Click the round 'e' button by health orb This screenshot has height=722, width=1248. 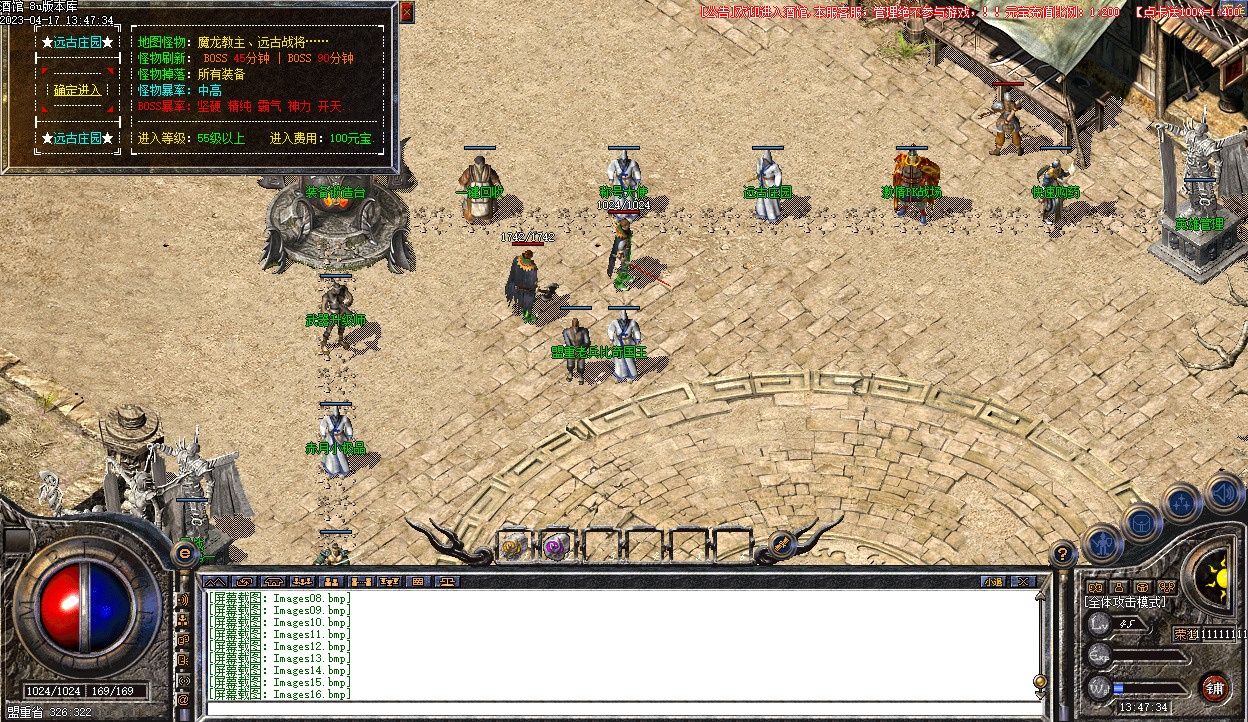pos(185,552)
